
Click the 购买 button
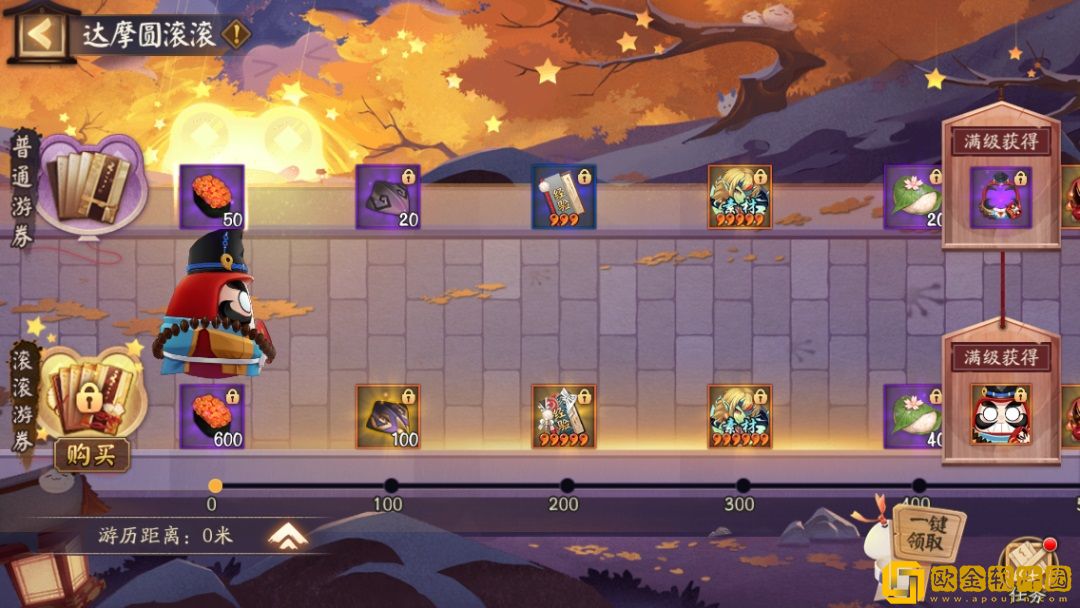coord(91,455)
